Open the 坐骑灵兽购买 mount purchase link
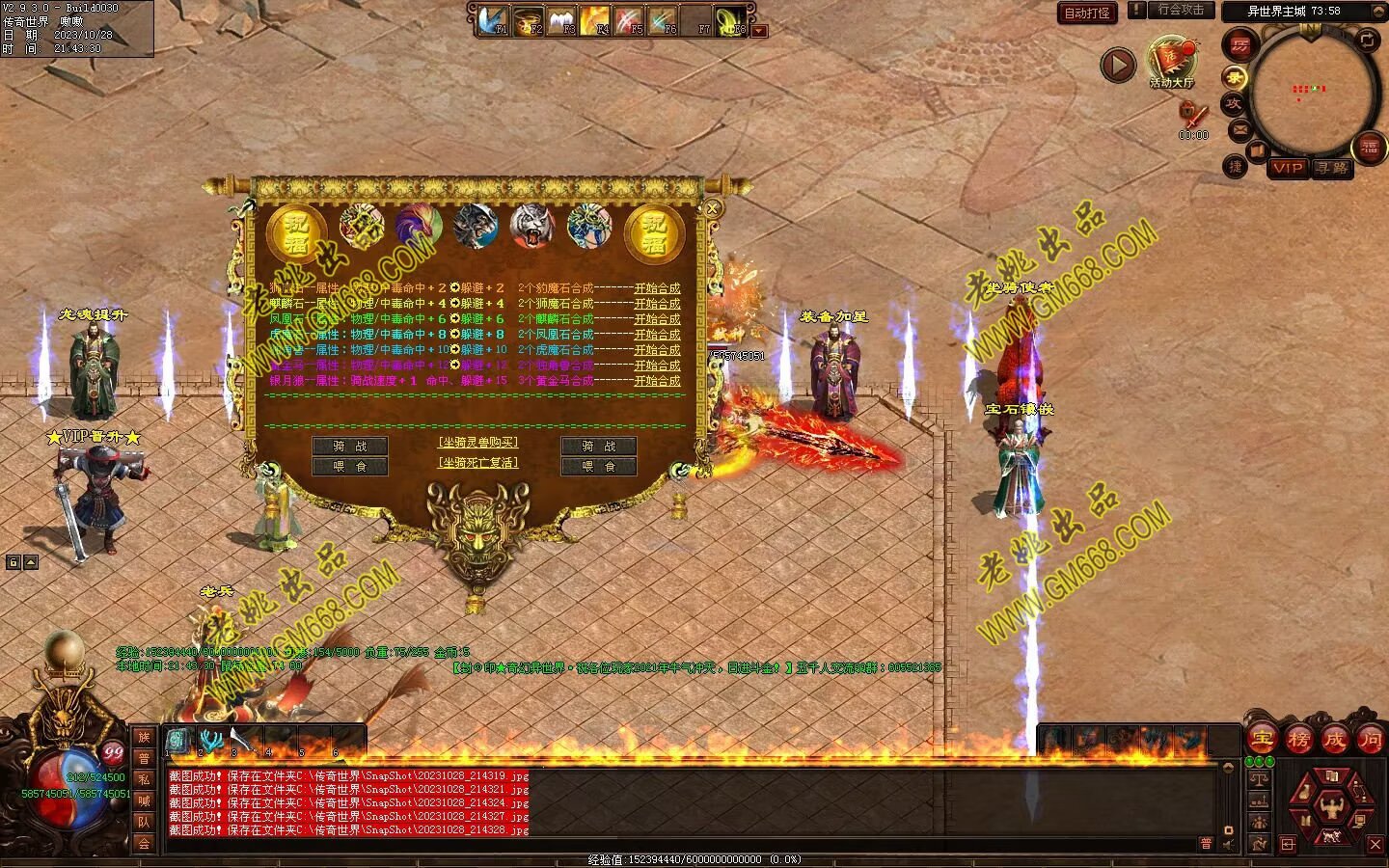 click(477, 443)
